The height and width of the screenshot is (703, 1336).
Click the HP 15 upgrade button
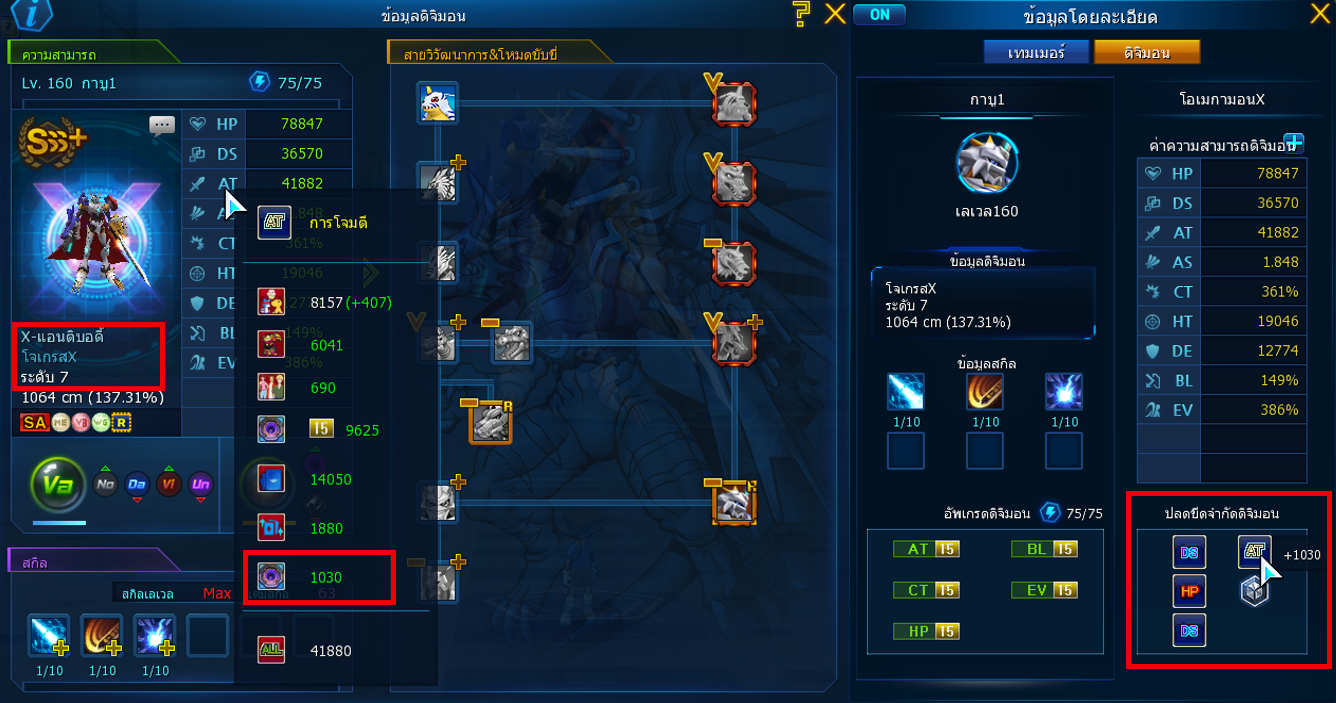[x=927, y=631]
